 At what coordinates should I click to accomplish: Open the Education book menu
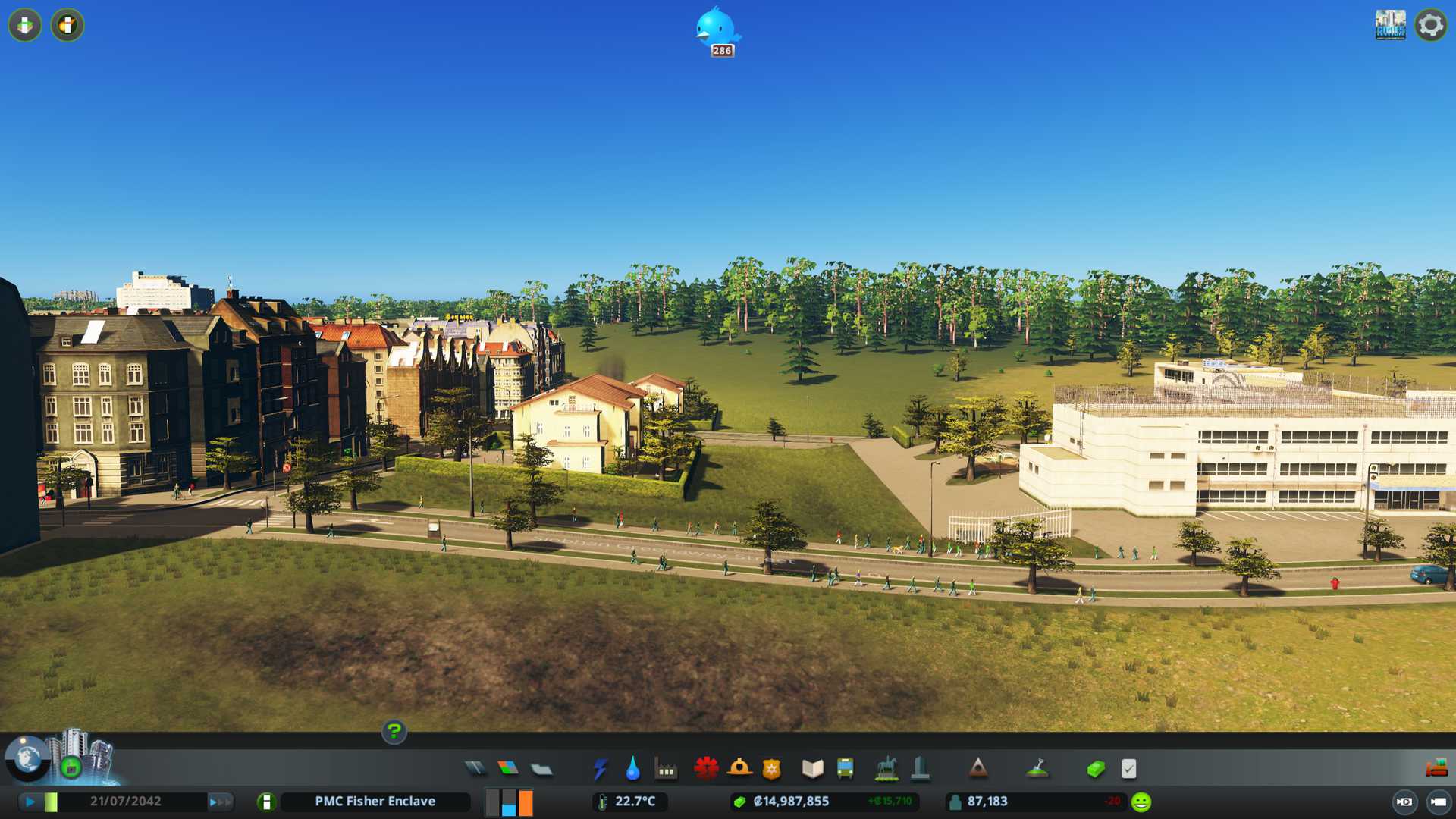pyautogui.click(x=812, y=769)
